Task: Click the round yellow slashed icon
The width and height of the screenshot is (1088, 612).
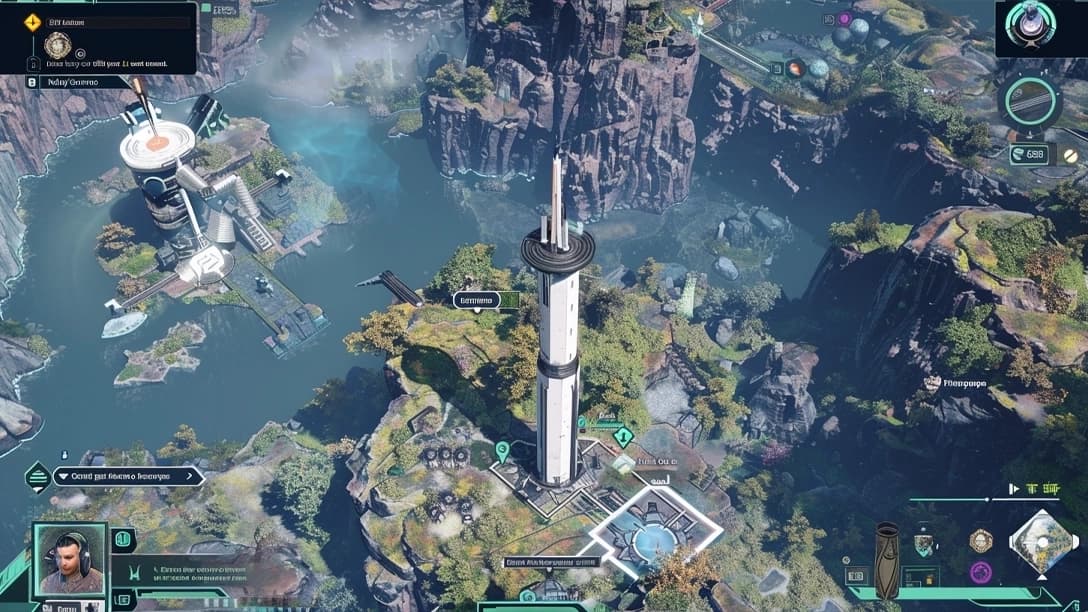Action: [1070, 155]
